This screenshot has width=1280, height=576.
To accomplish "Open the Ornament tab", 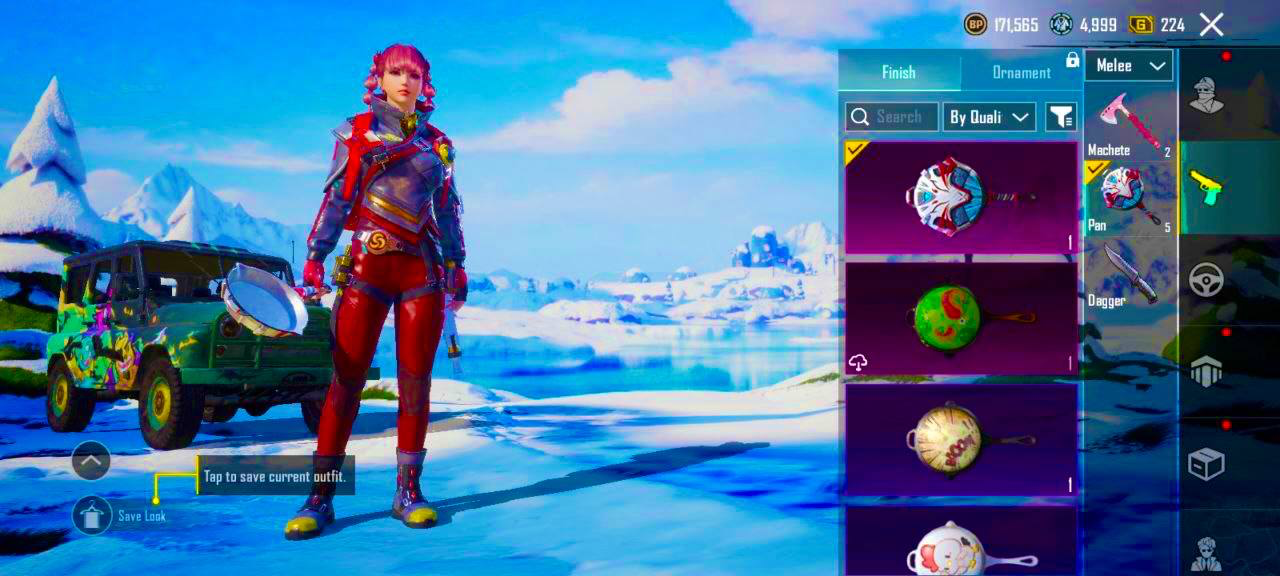I will (1020, 72).
